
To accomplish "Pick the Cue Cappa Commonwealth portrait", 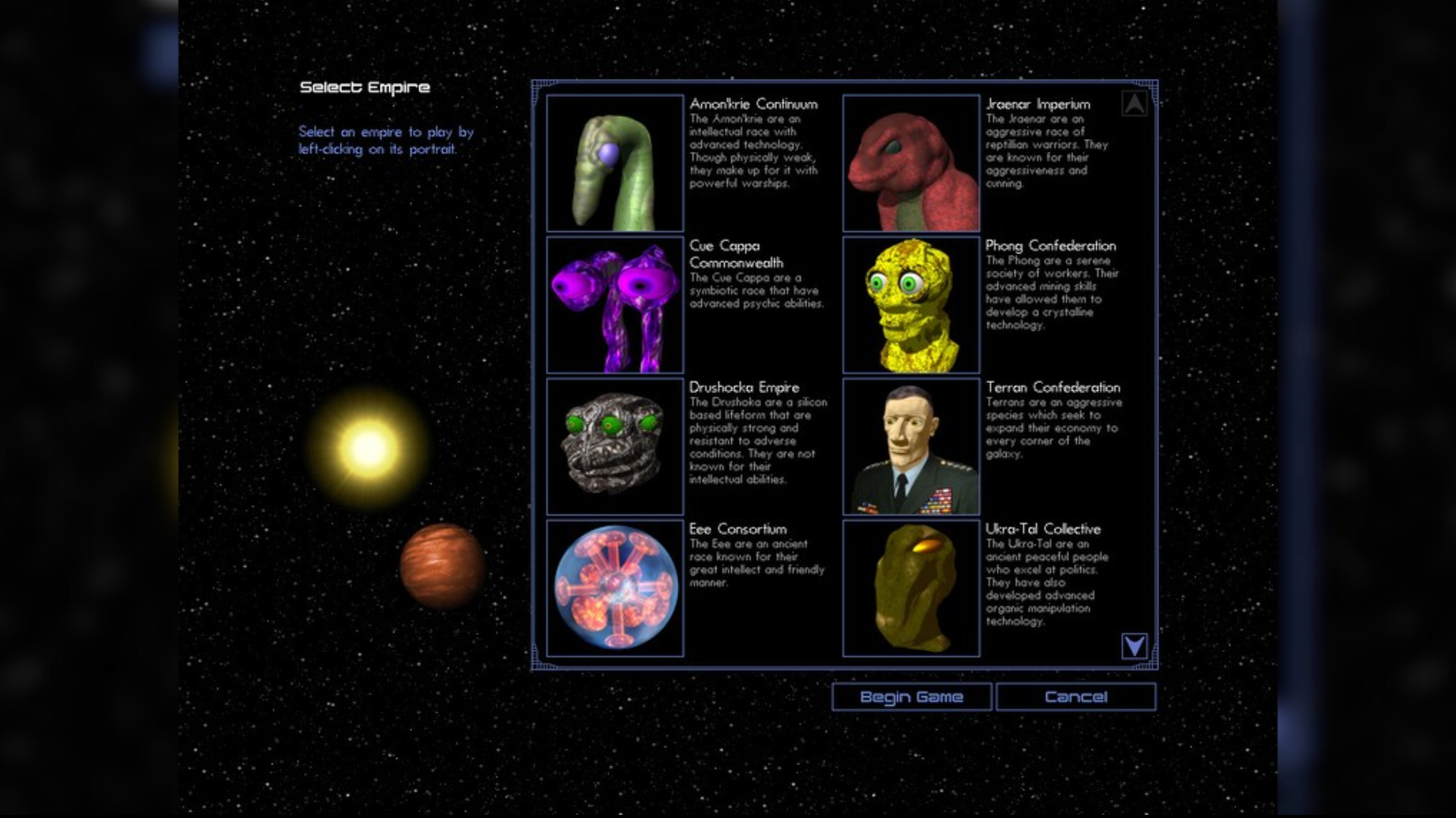I will 615,305.
